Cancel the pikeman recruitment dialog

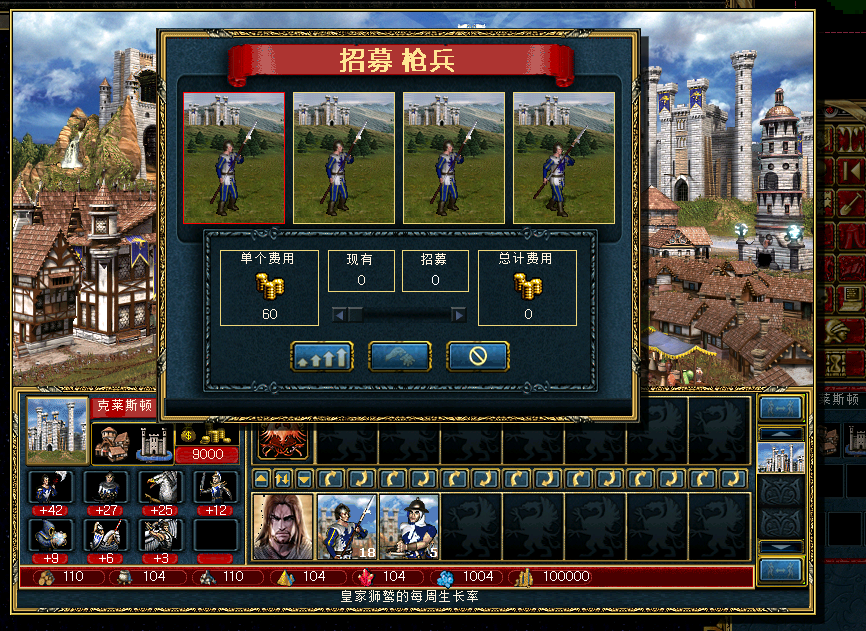pyautogui.click(x=477, y=356)
